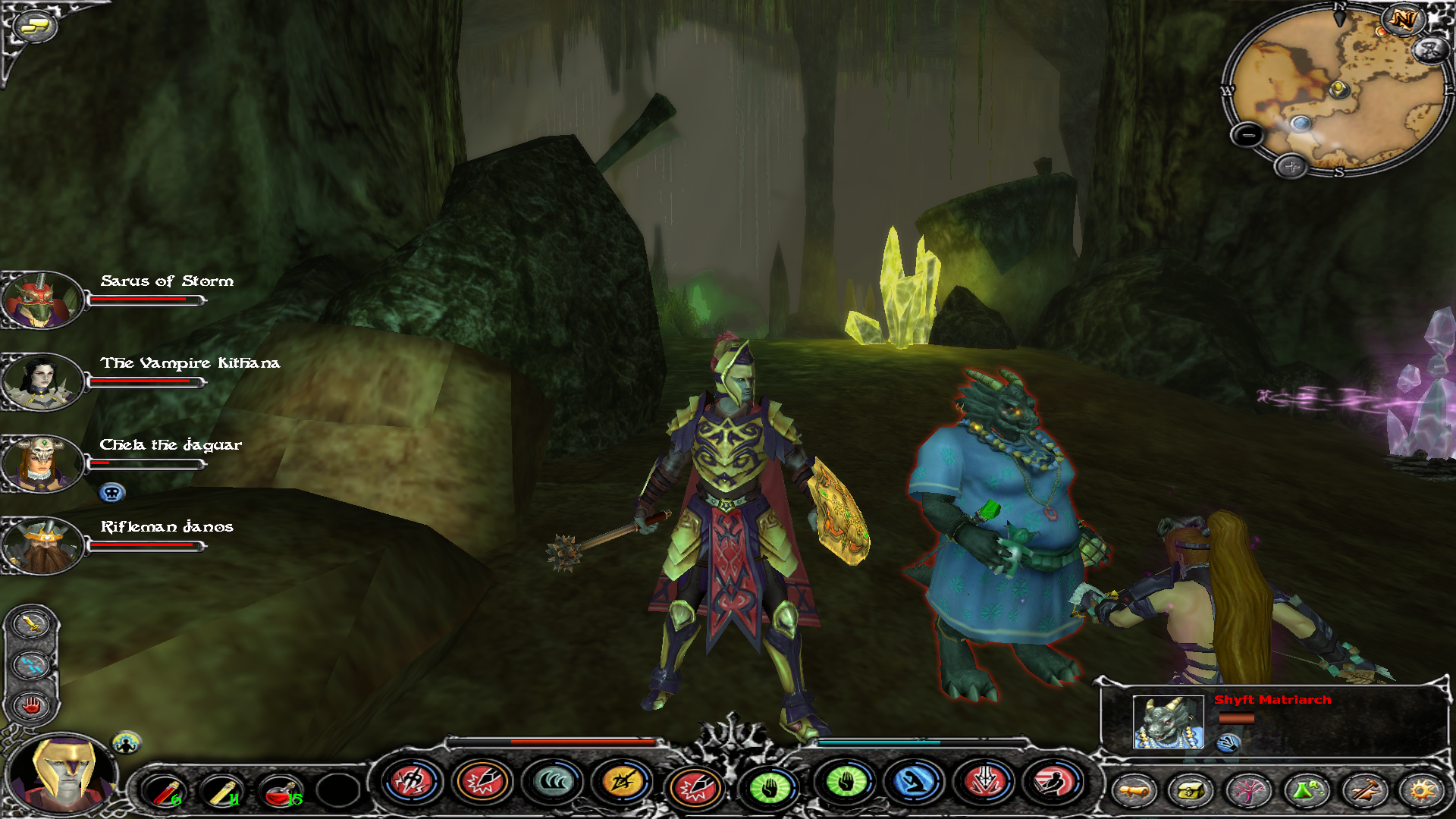Activate the teal wave ability
This screenshot has height=819, width=1456.
click(x=553, y=782)
